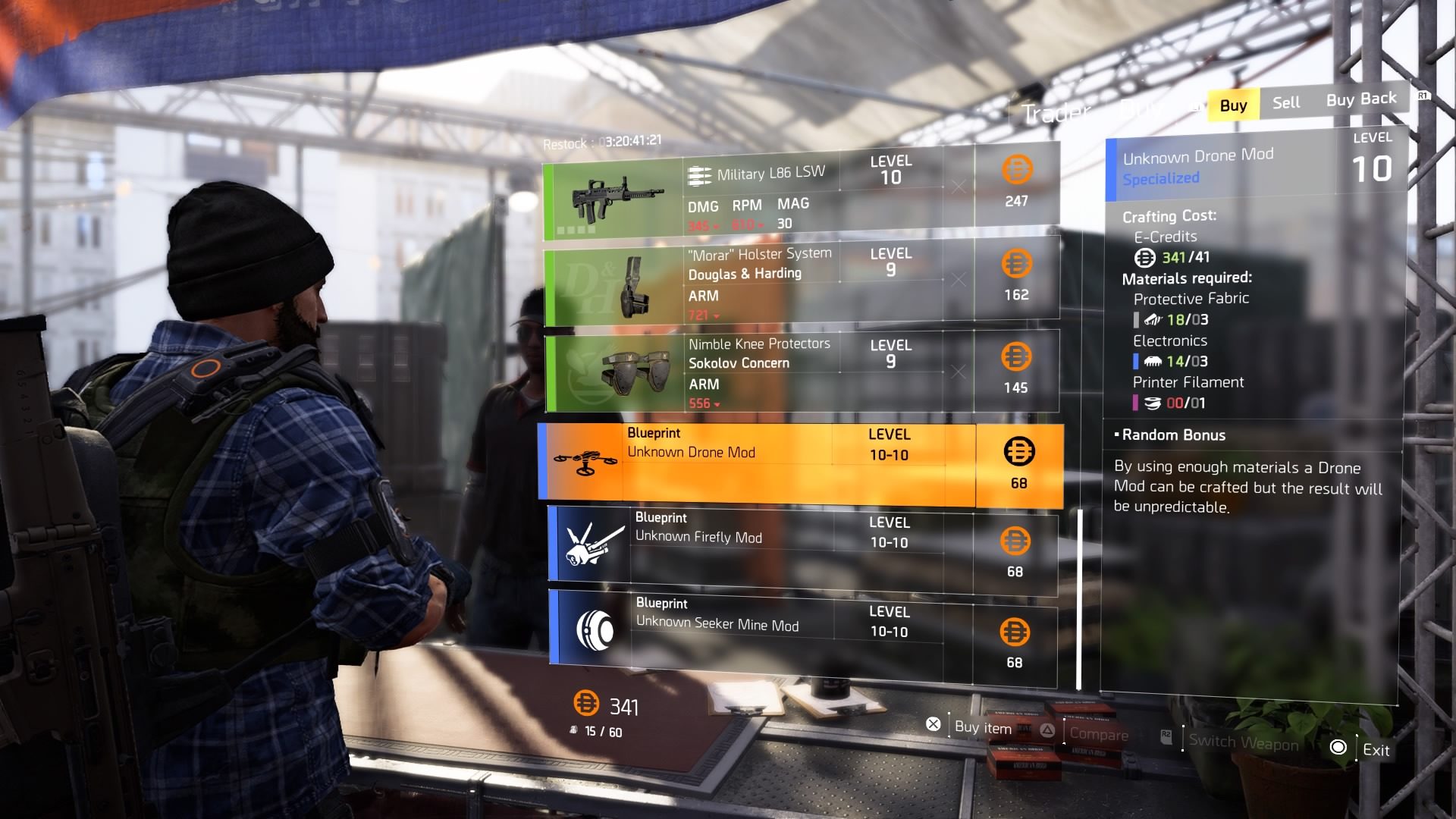Click the vendor list scrollbar
The image size is (1456, 819).
[1079, 599]
